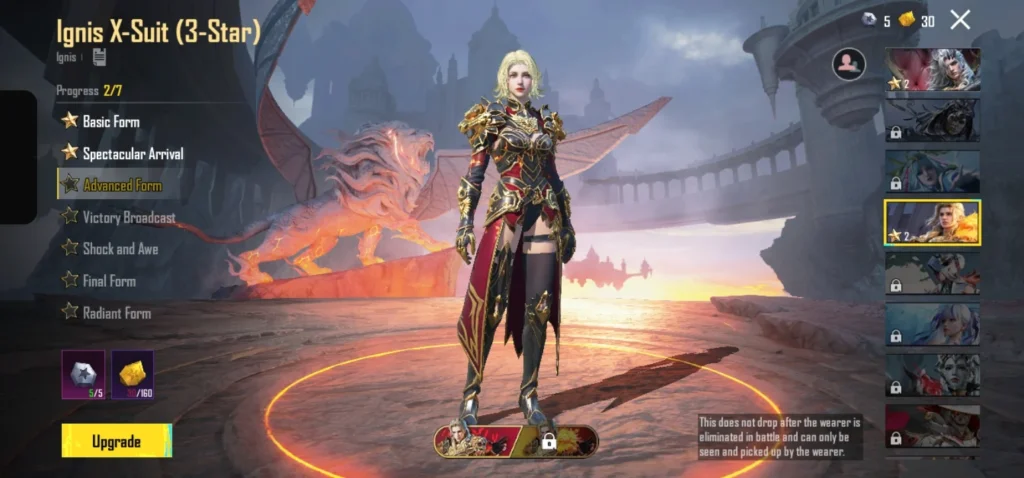This screenshot has height=478, width=1024.
Task: Show the Shock and Awe stage
Action: [120, 249]
